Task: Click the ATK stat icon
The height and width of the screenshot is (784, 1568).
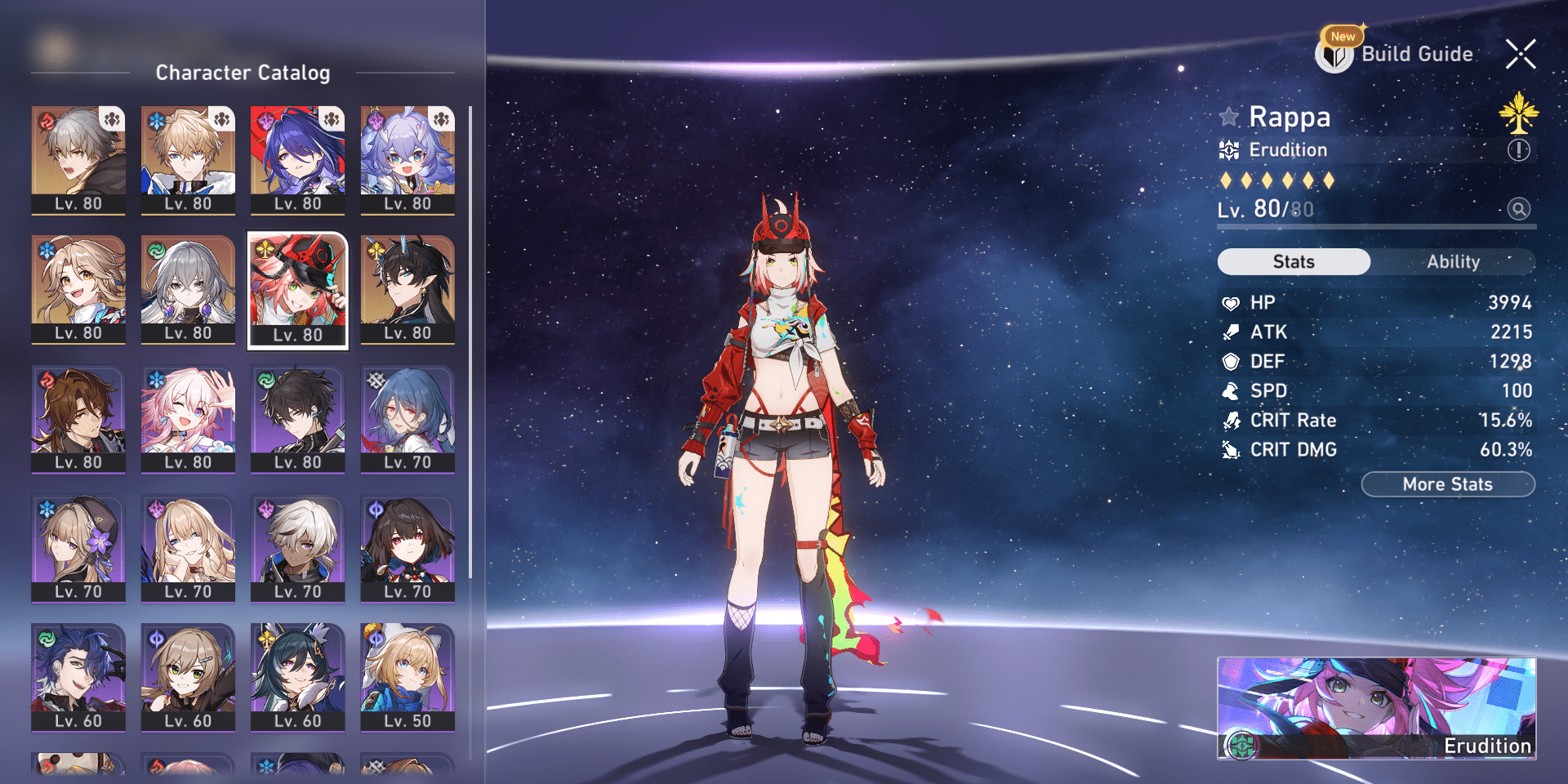Action: pos(1230,332)
